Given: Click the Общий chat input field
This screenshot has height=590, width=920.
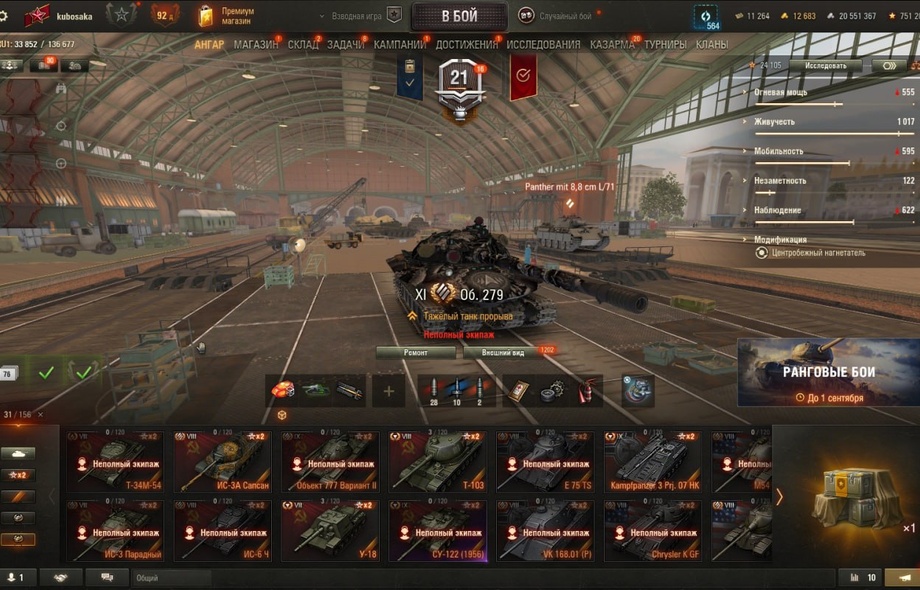Looking at the screenshot, I should coord(170,578).
